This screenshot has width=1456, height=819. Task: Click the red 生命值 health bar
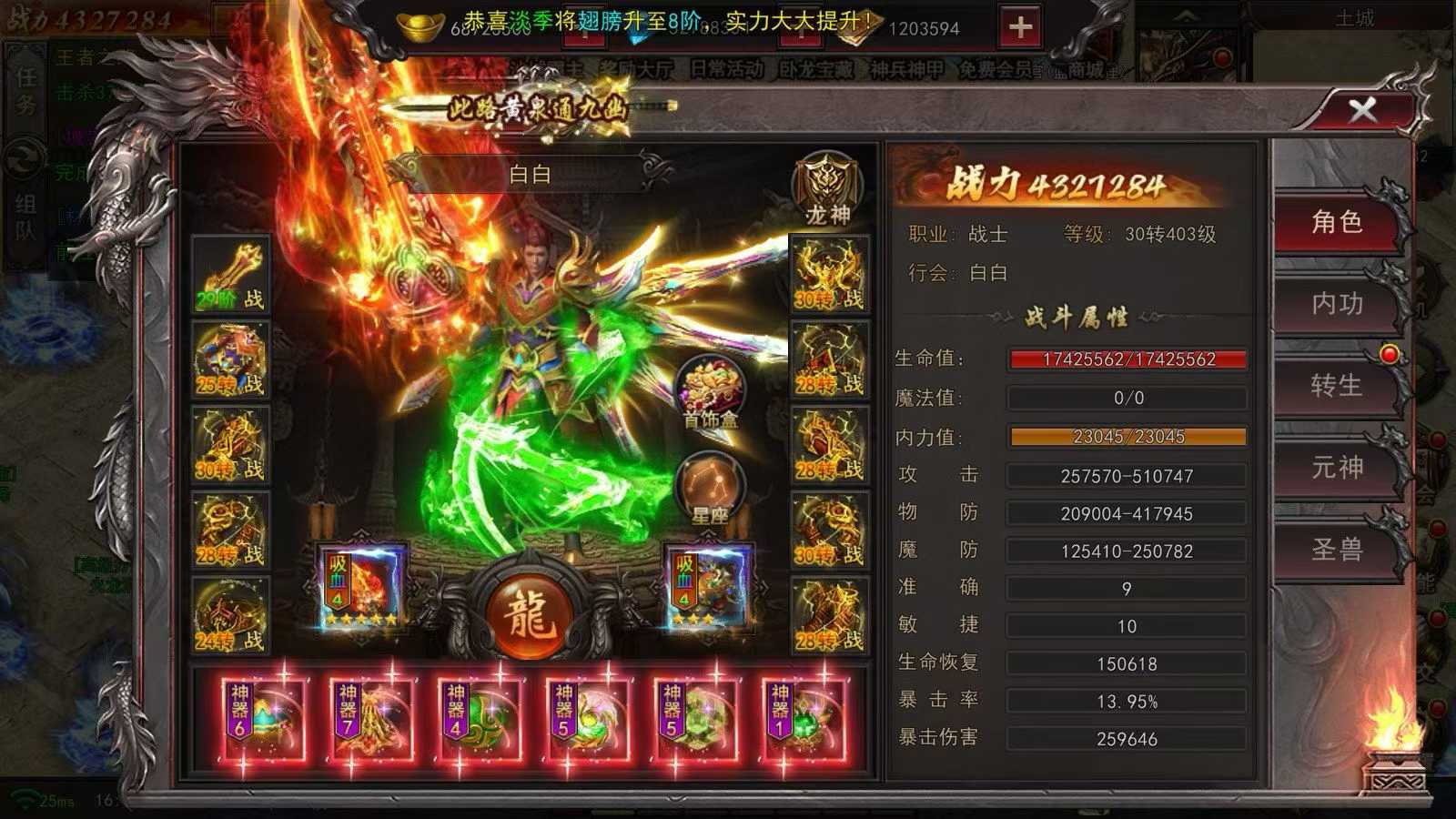click(1127, 359)
